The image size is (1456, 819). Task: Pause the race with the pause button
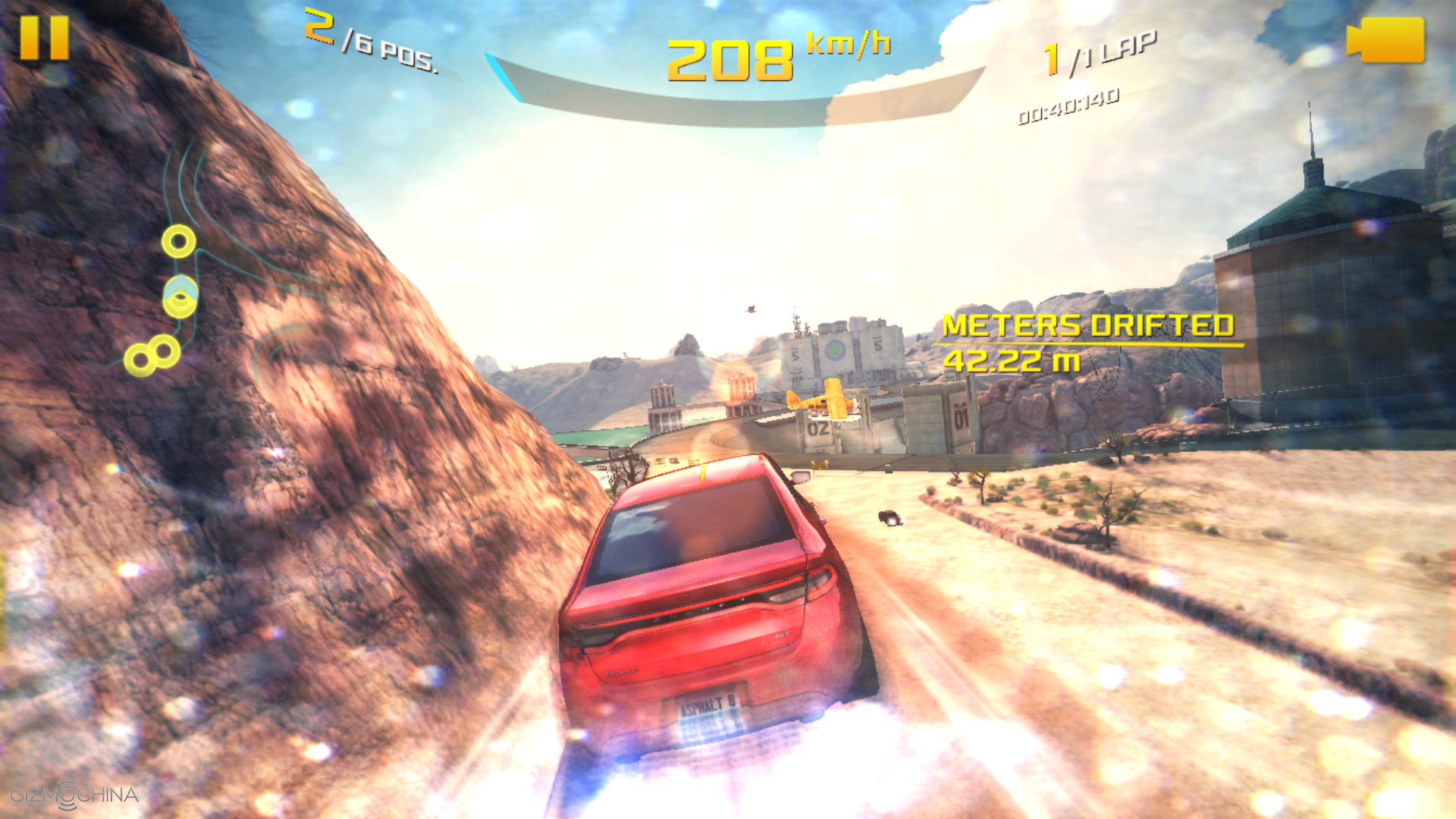[x=44, y=38]
